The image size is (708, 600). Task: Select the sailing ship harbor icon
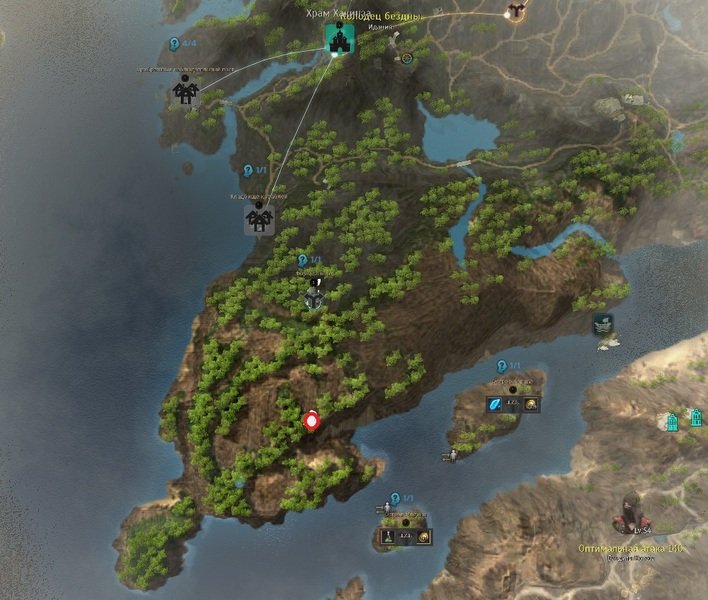pos(603,324)
